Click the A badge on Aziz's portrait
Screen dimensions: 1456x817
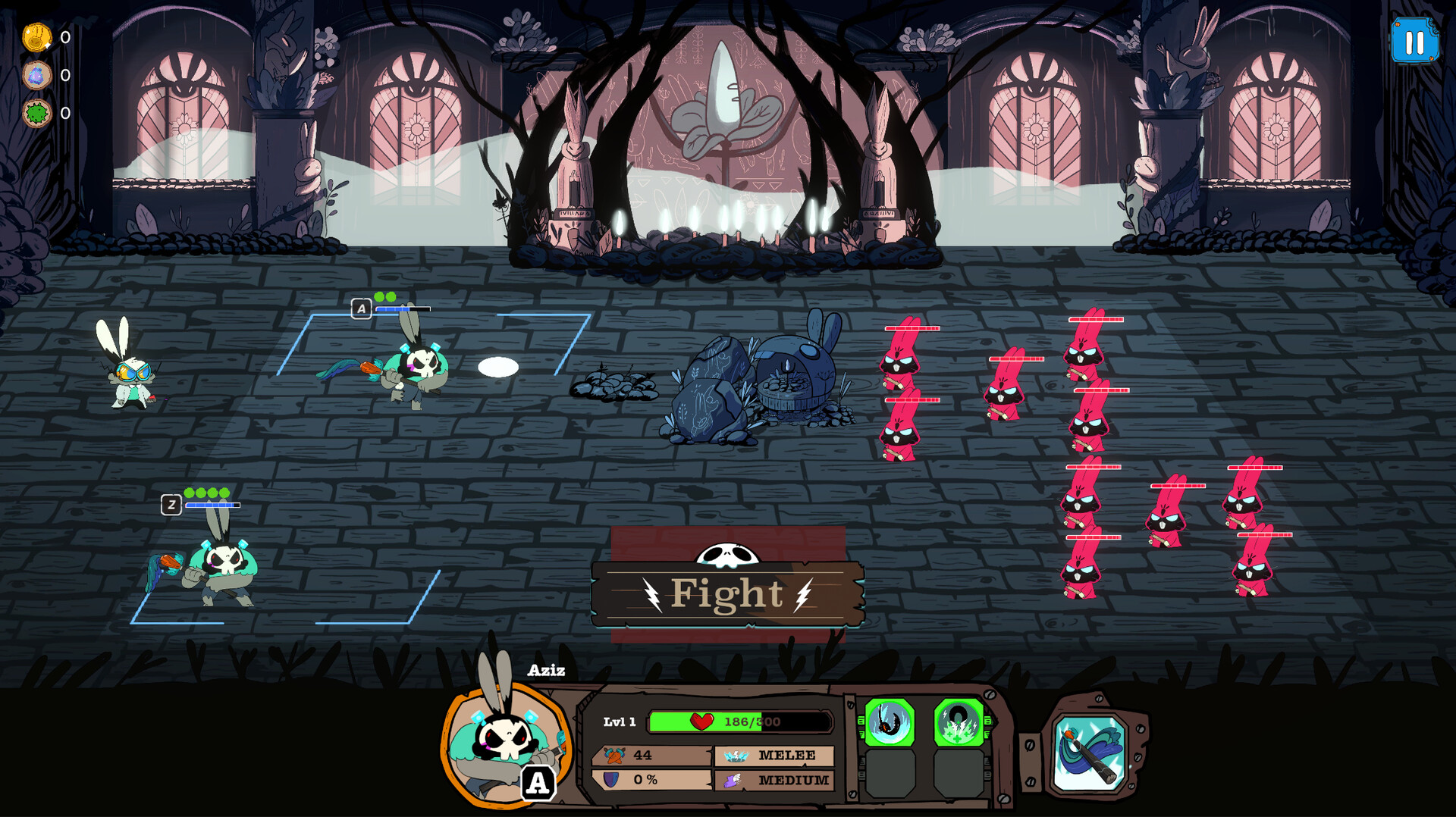coord(538,784)
